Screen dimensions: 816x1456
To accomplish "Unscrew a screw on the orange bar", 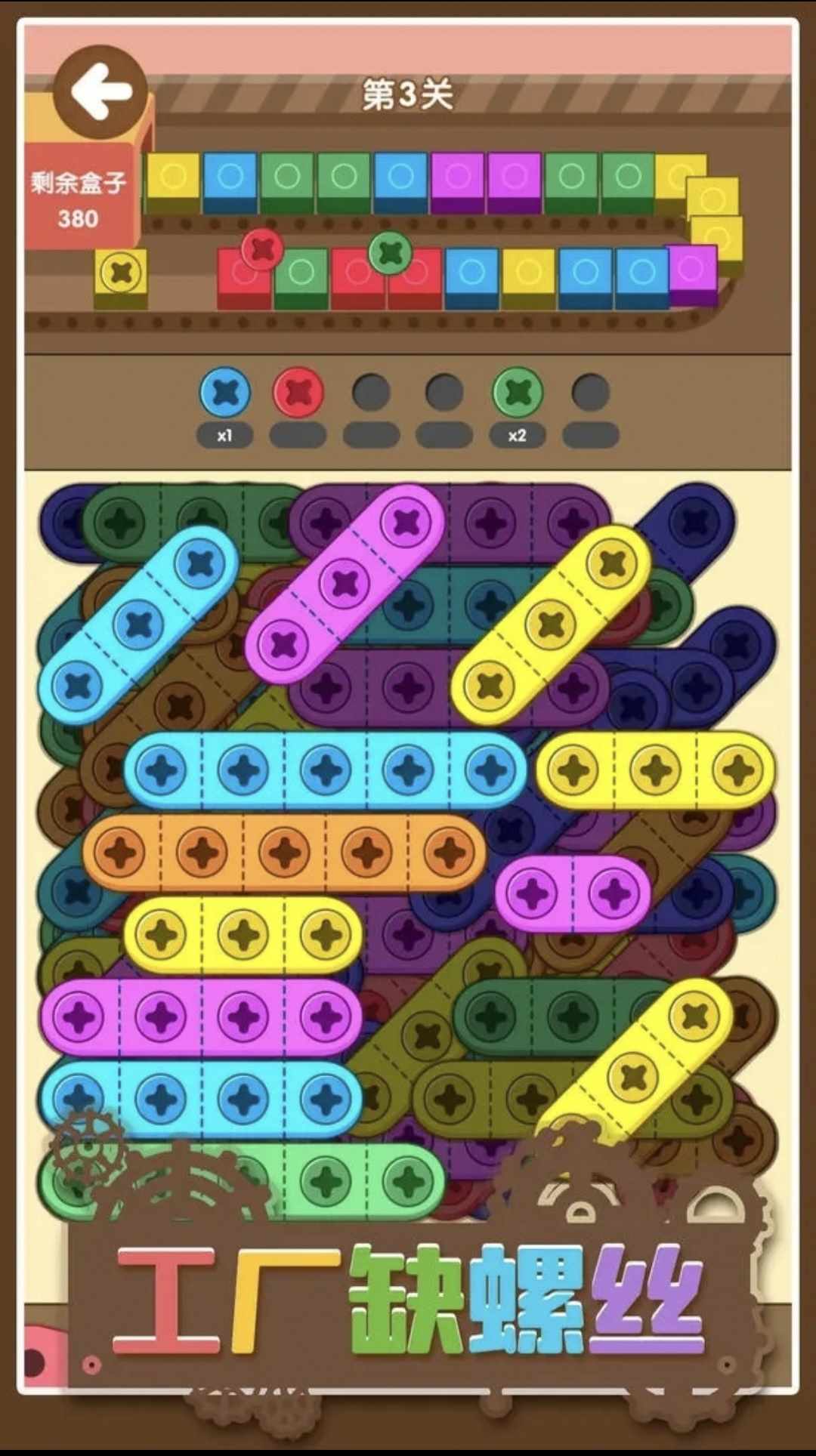I will (284, 852).
